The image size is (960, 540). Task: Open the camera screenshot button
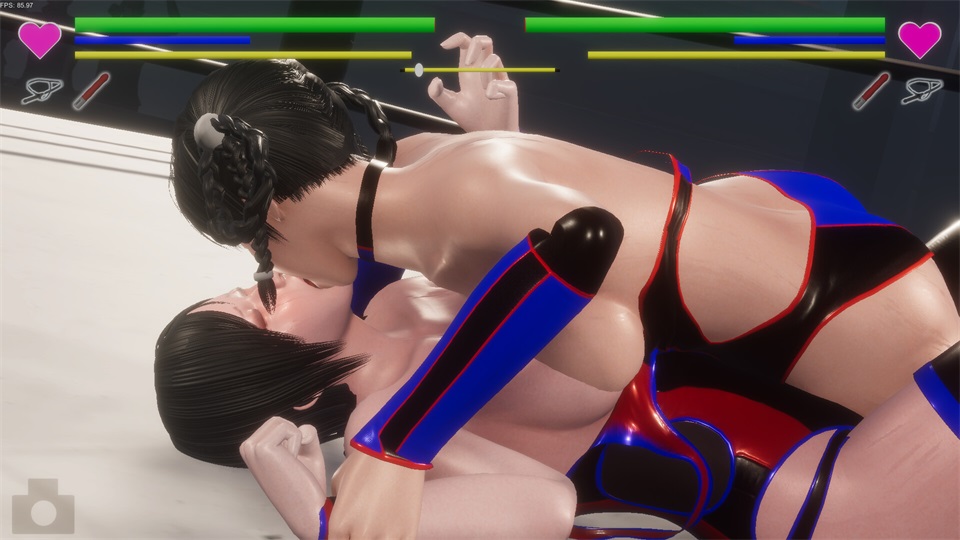(x=43, y=507)
